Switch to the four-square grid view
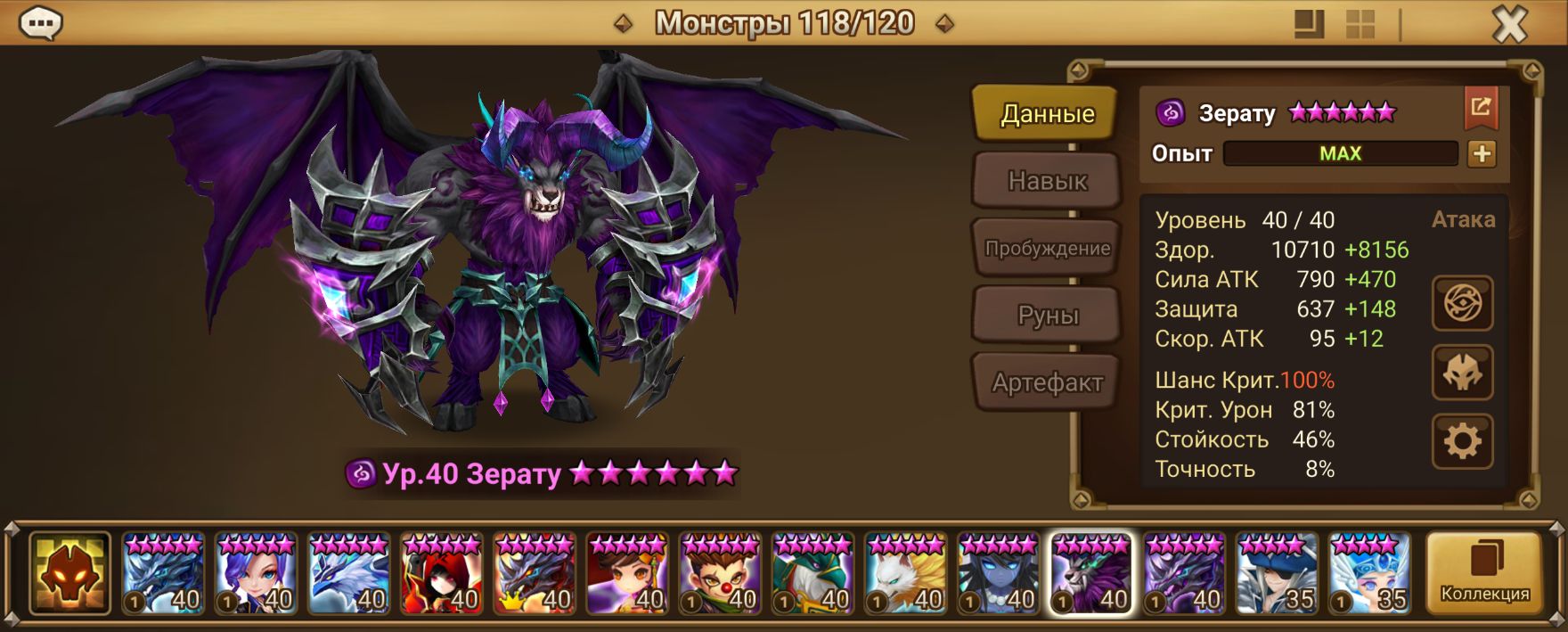This screenshot has width=1568, height=632. [x=1360, y=24]
